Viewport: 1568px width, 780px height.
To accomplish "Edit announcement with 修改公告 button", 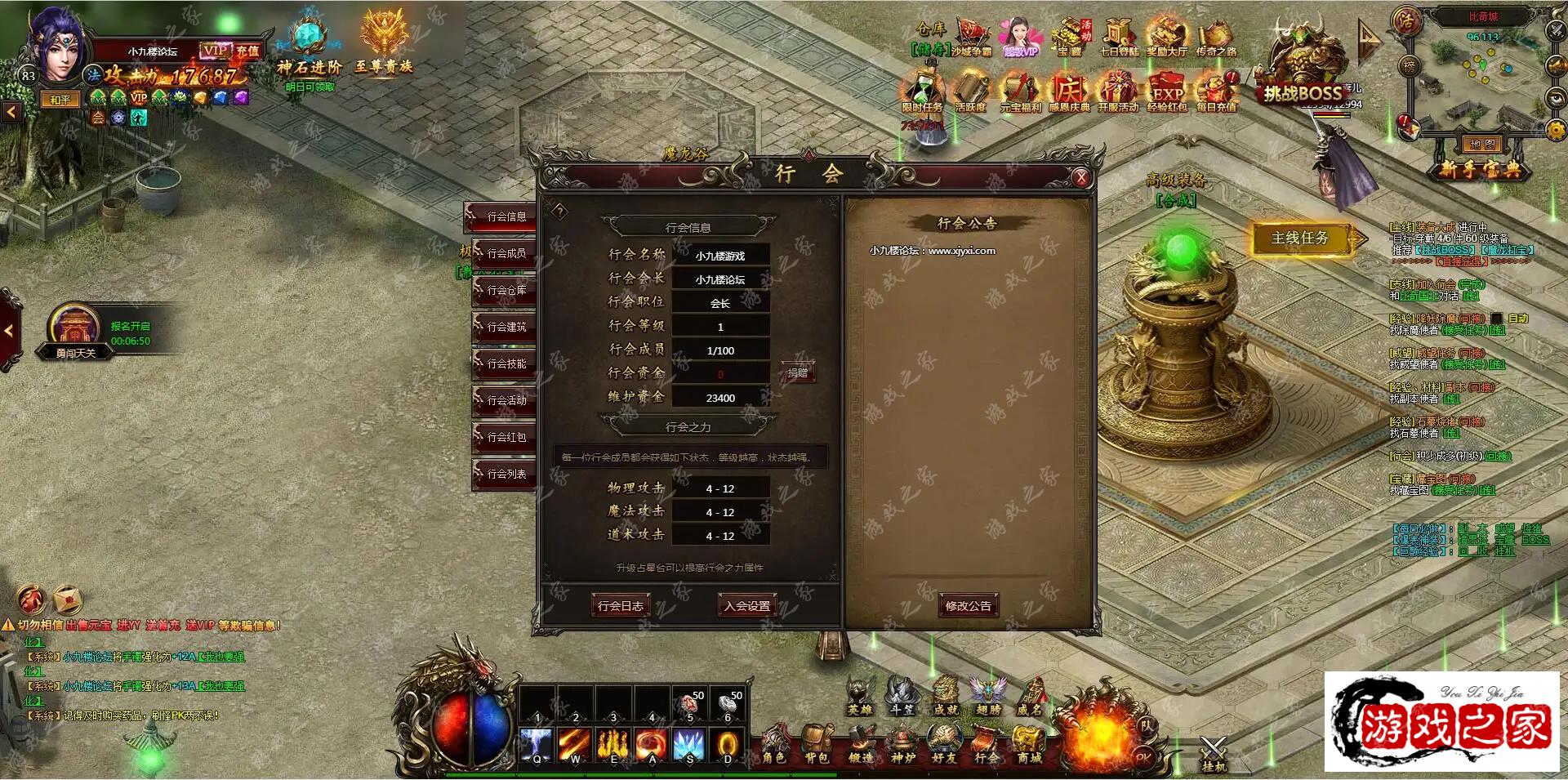I will tap(968, 606).
